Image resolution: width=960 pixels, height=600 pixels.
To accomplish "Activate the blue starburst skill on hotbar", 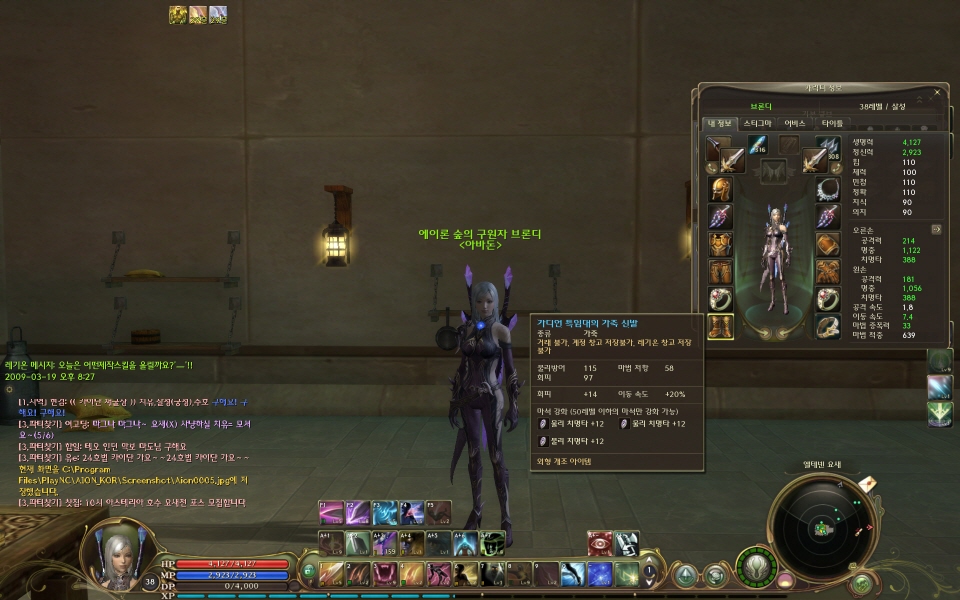I will (x=599, y=574).
